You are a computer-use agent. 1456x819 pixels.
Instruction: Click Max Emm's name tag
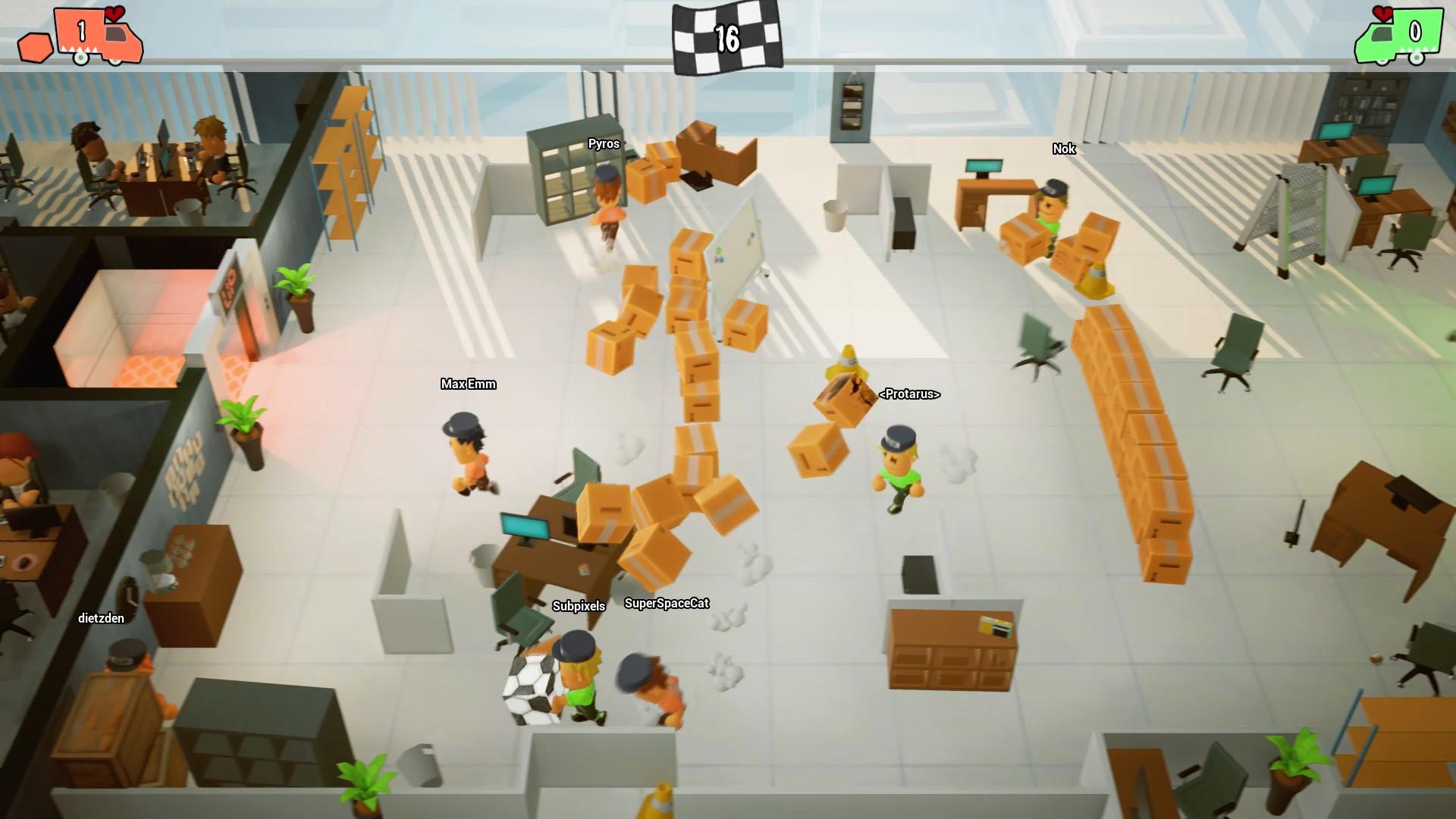(x=468, y=384)
